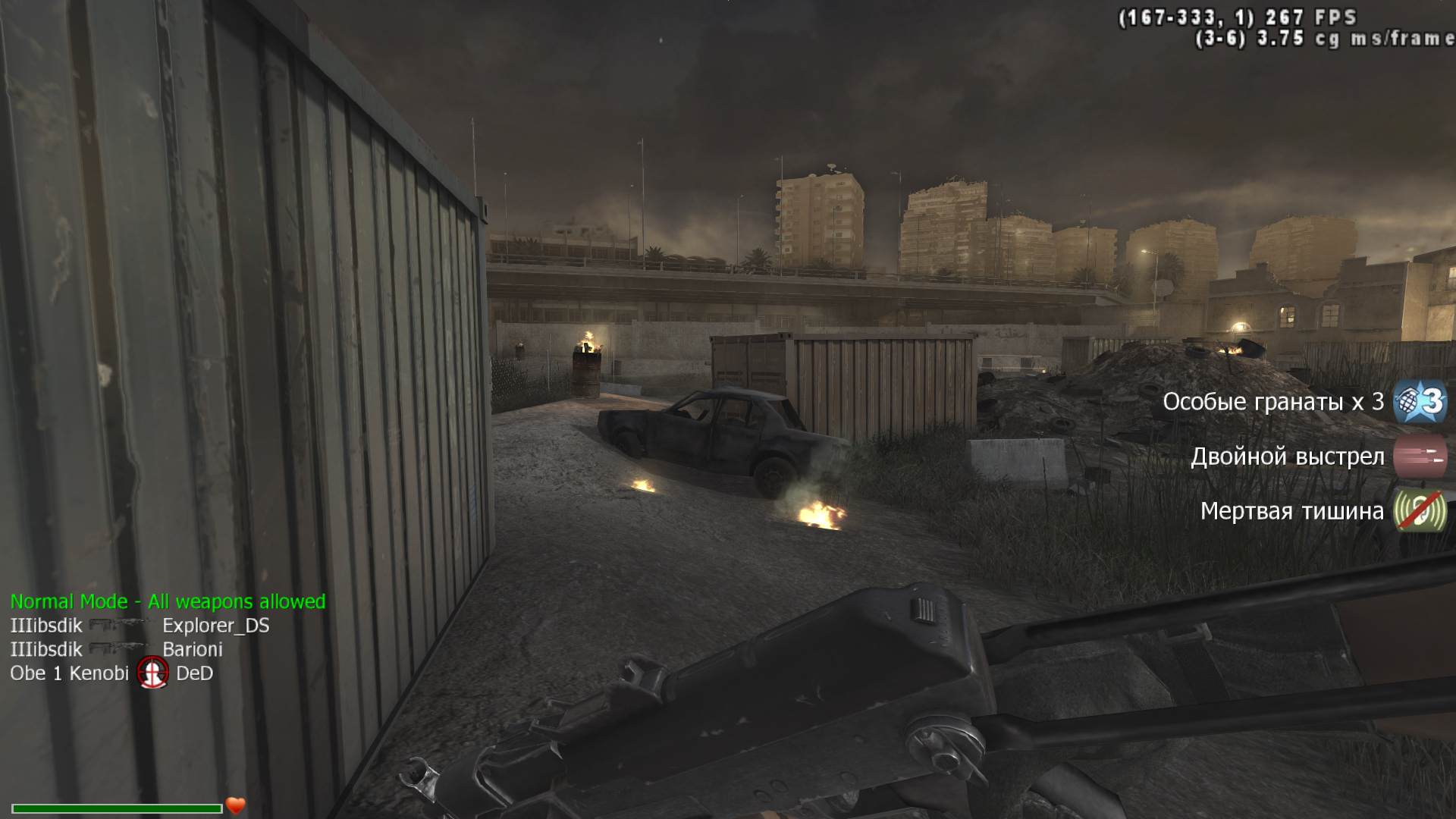Click the Obe 1 Kenobi killfeed row icon
Screen dimensions: 1456x819
[152, 673]
